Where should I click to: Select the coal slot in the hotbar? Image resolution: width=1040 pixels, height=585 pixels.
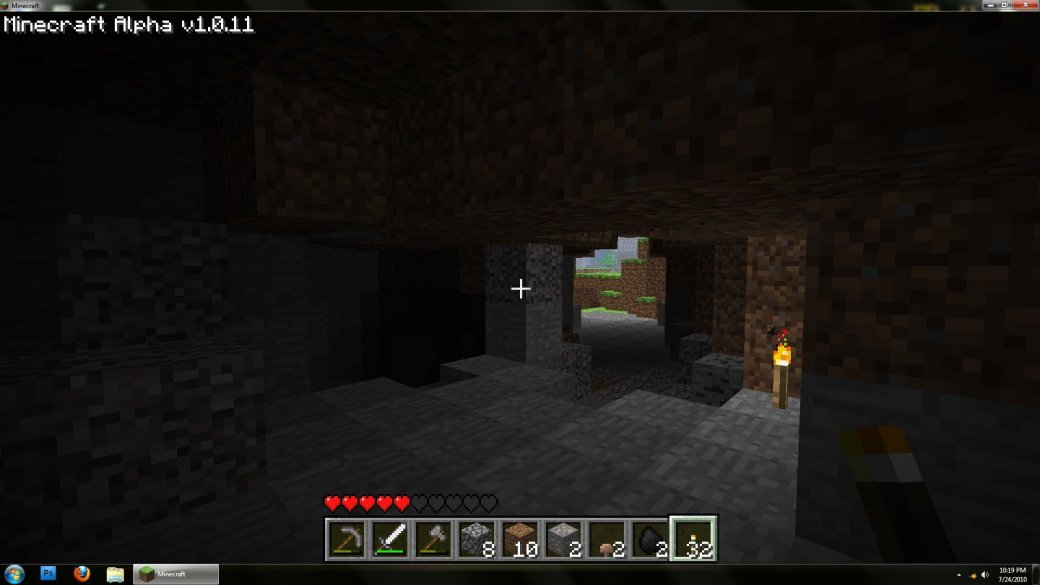tap(649, 539)
